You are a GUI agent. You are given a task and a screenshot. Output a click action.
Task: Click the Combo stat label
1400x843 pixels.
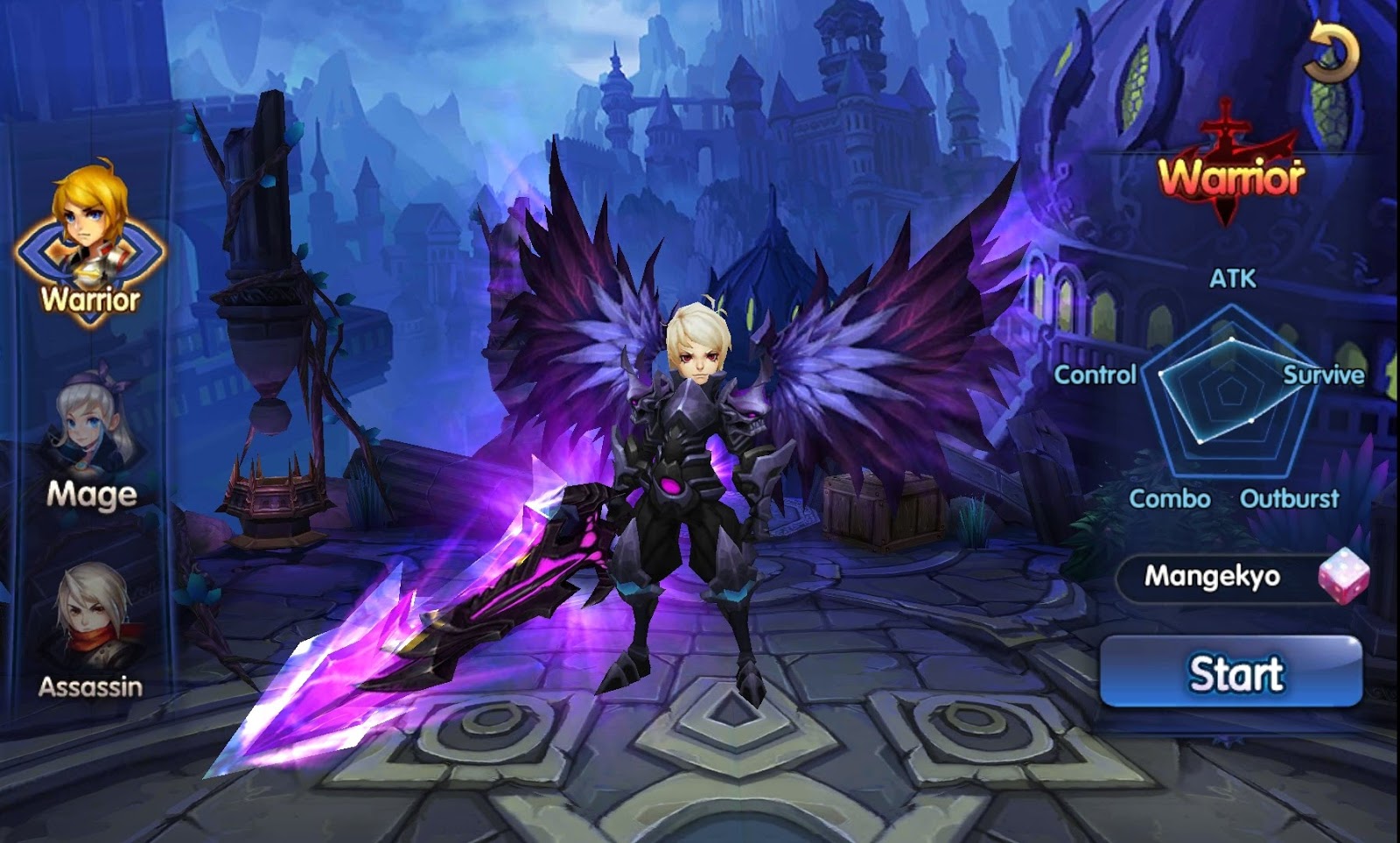coord(1170,500)
